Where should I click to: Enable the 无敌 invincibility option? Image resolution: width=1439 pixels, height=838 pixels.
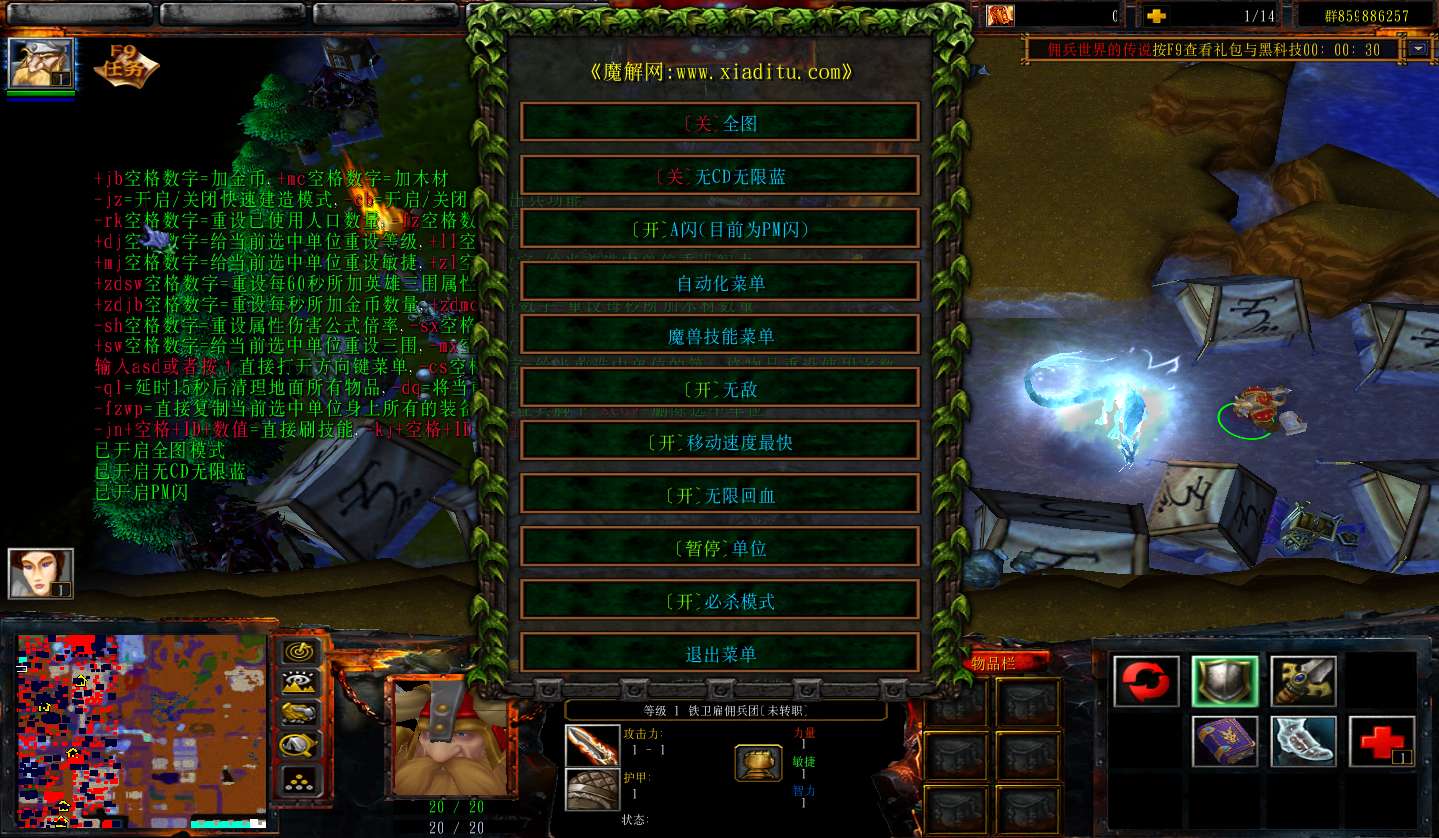(719, 388)
